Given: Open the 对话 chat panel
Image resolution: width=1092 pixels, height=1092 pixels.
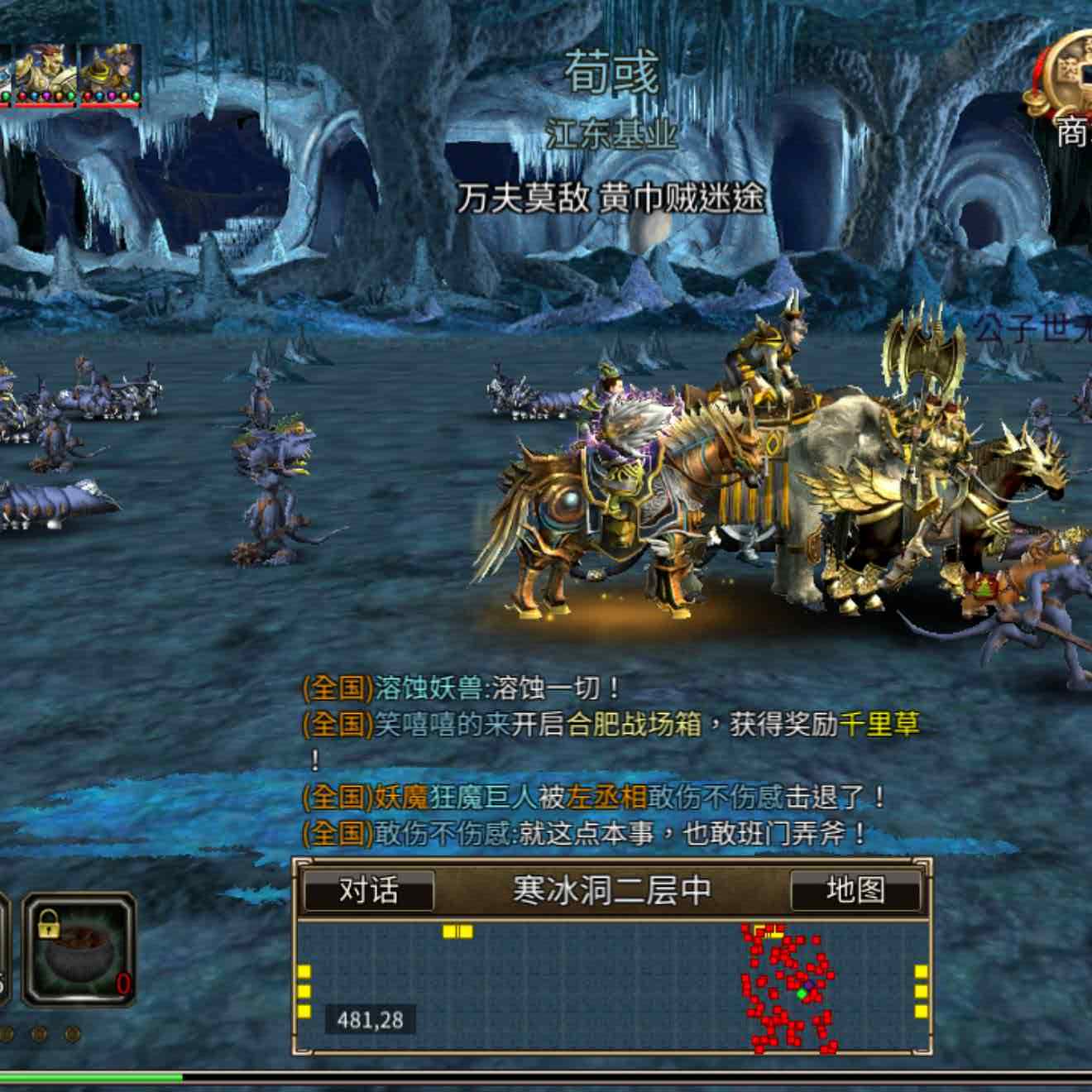Looking at the screenshot, I should (369, 891).
